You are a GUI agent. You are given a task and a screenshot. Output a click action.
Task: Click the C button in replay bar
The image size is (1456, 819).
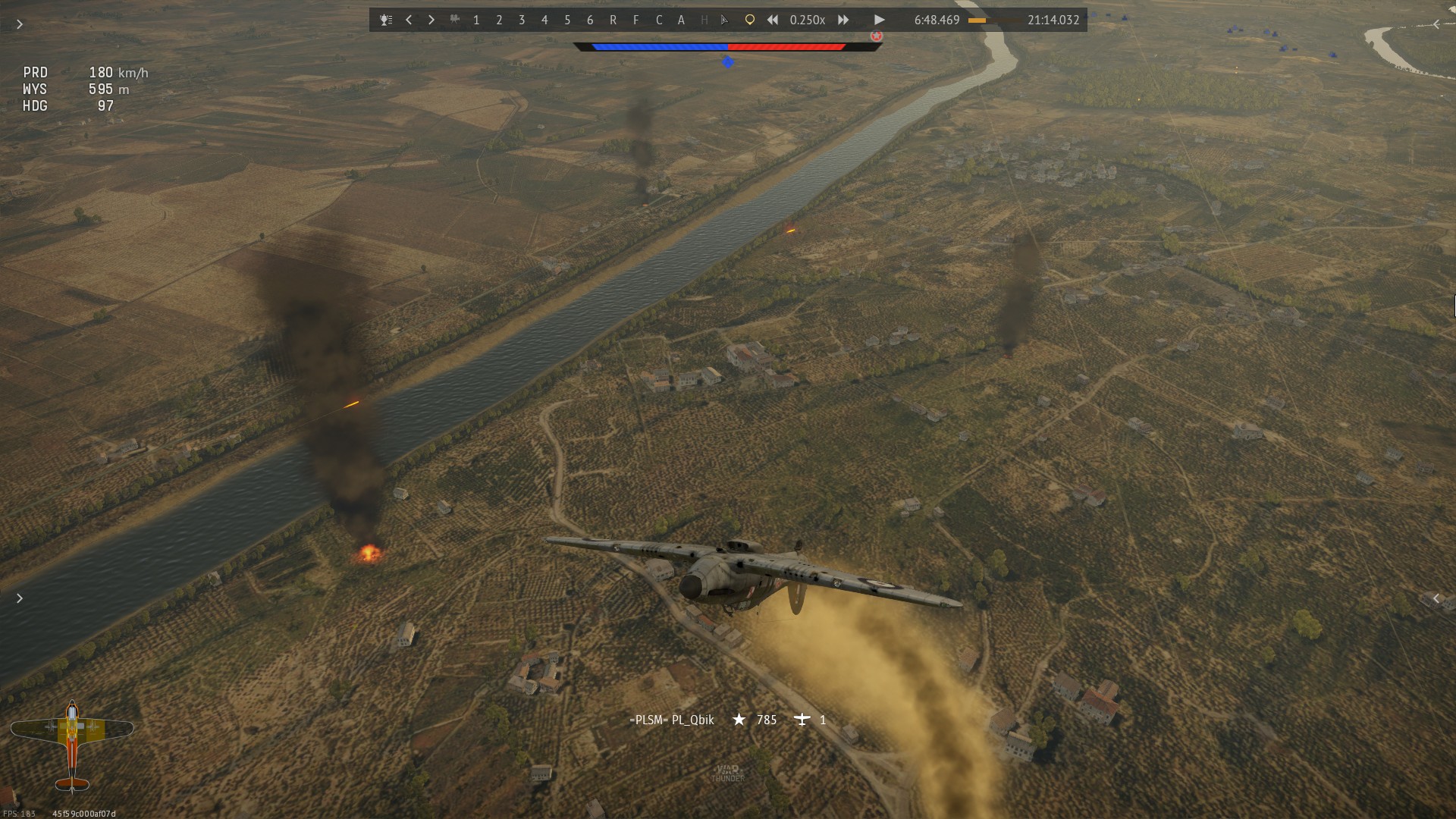(658, 20)
